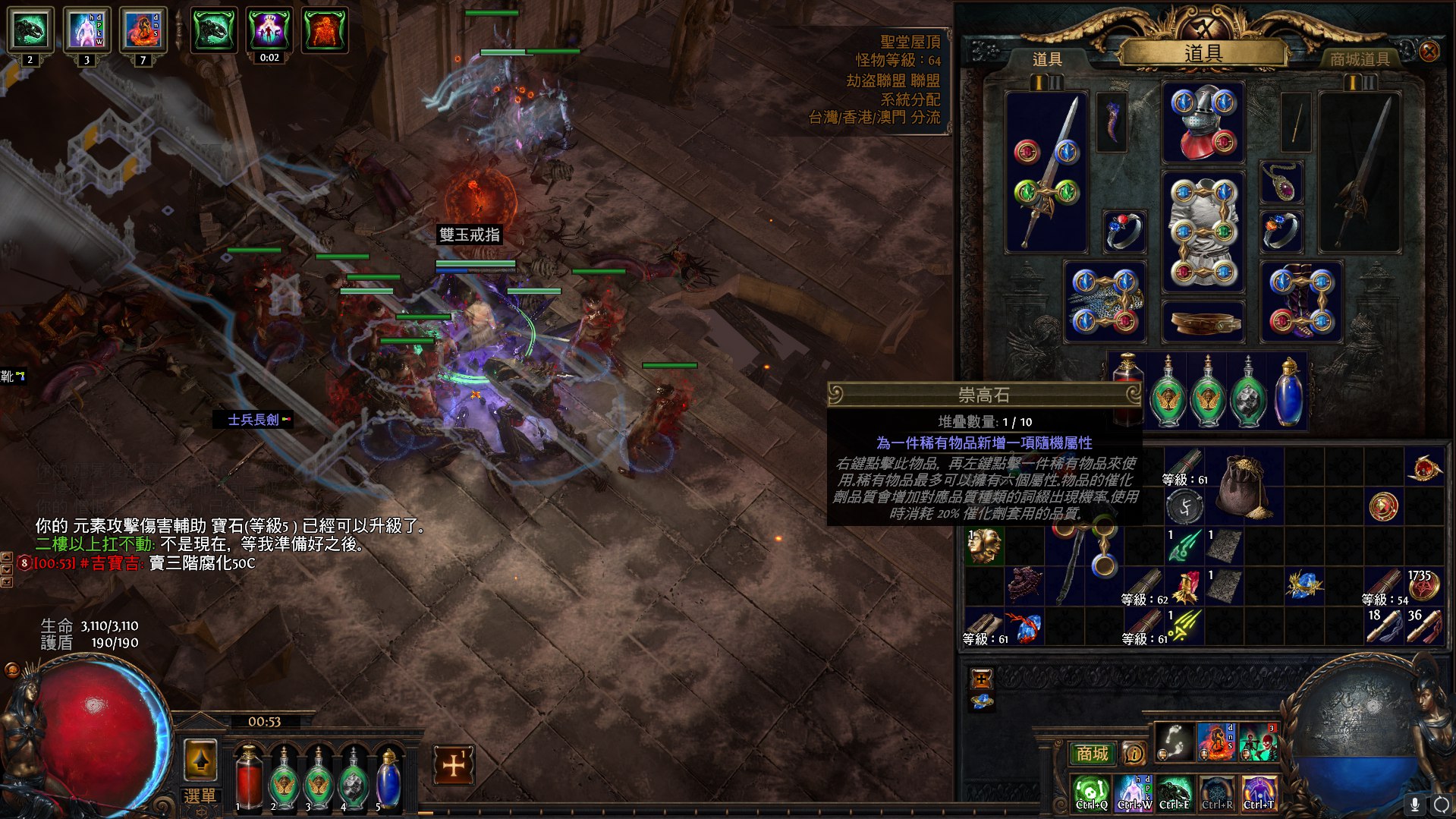Activate the Ctrl+Q green skull skill
The image size is (1456, 819).
(1091, 792)
